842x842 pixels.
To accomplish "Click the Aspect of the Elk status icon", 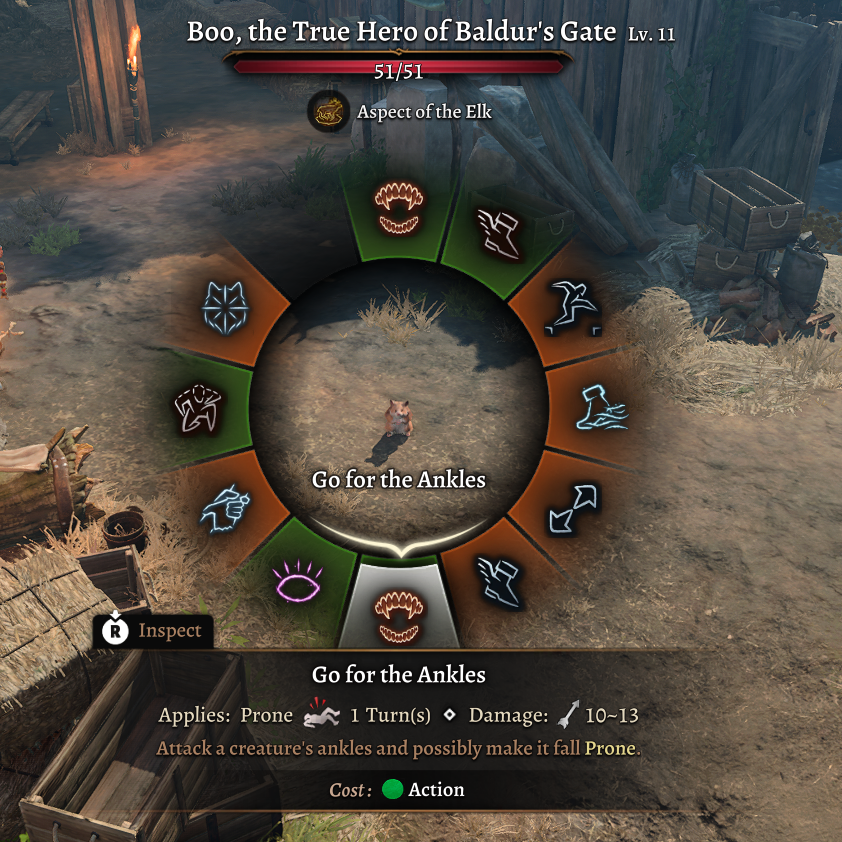I will [328, 111].
